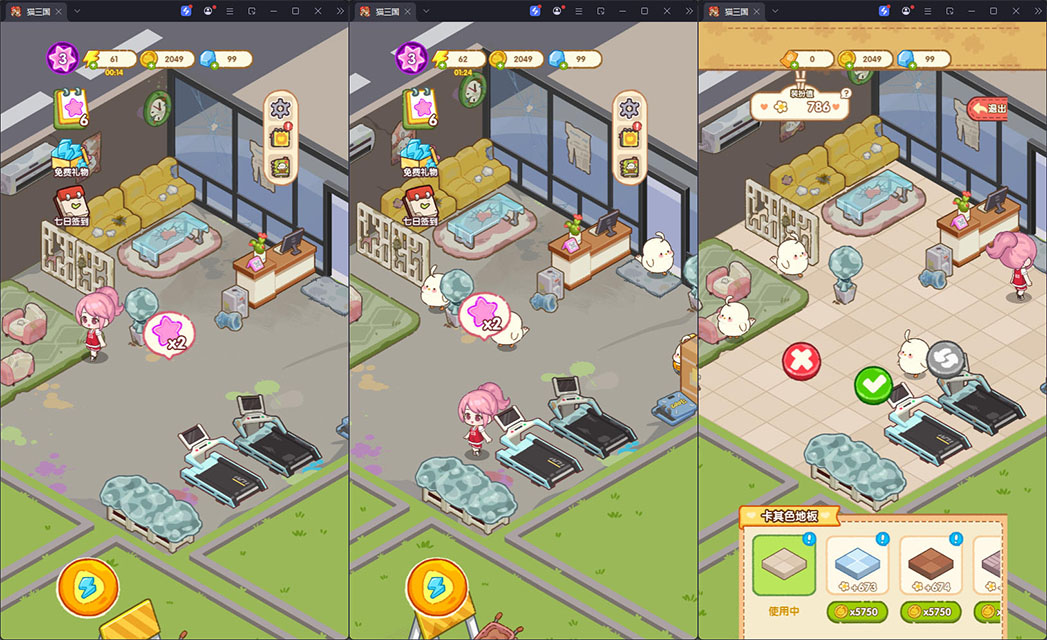
Task: Choose the blue floor tile
Action: (857, 565)
